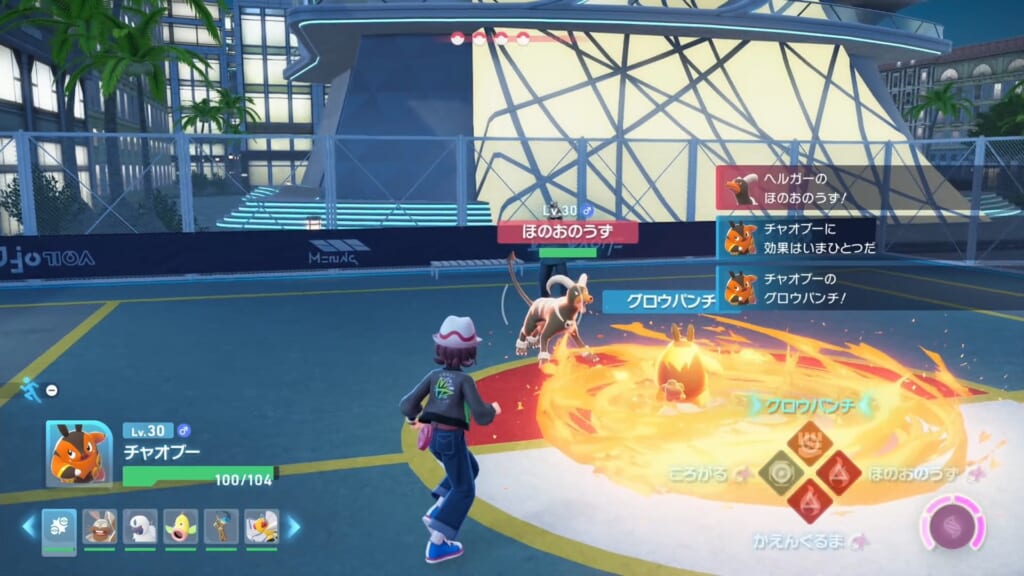Switch to Beedrill in the party bar

pyautogui.click(x=262, y=527)
